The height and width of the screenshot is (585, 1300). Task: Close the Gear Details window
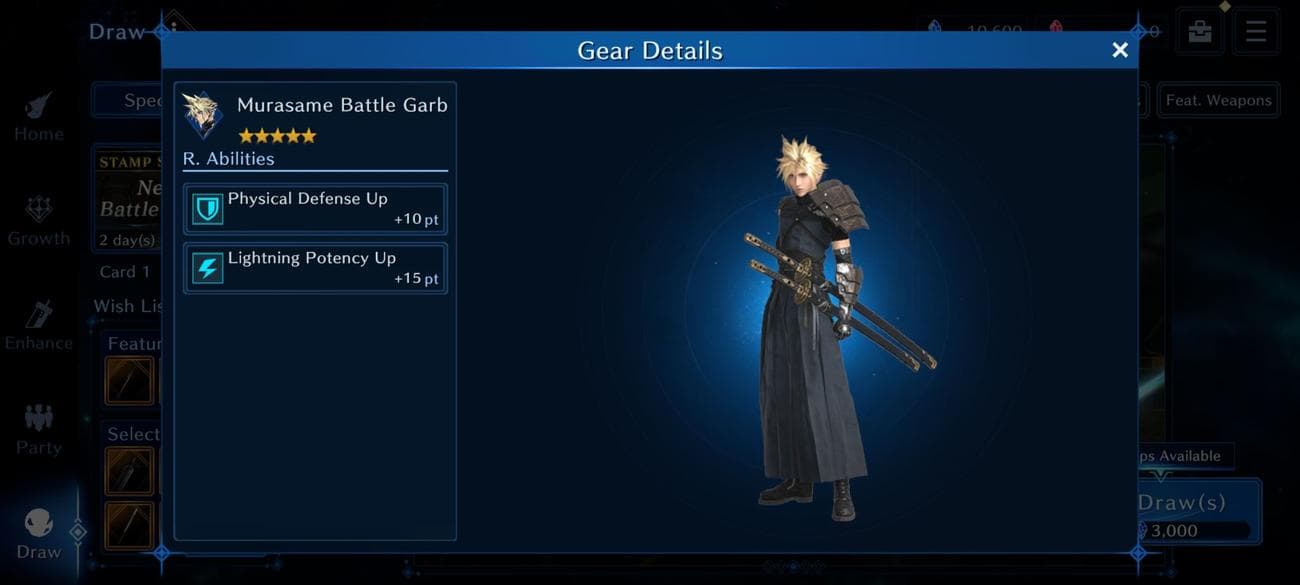tap(1120, 50)
